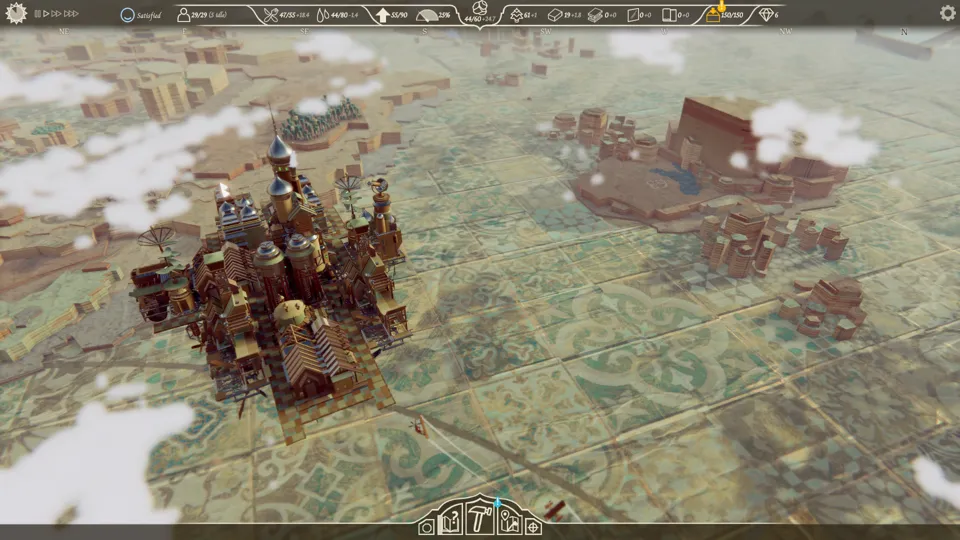Click the diamond gem resource icon
The image size is (960, 540).
767,15
